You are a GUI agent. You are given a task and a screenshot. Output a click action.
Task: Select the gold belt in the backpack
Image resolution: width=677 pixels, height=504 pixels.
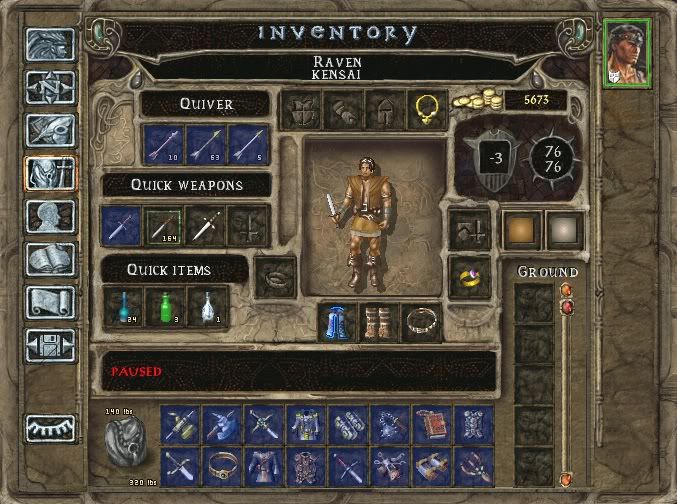click(222, 466)
